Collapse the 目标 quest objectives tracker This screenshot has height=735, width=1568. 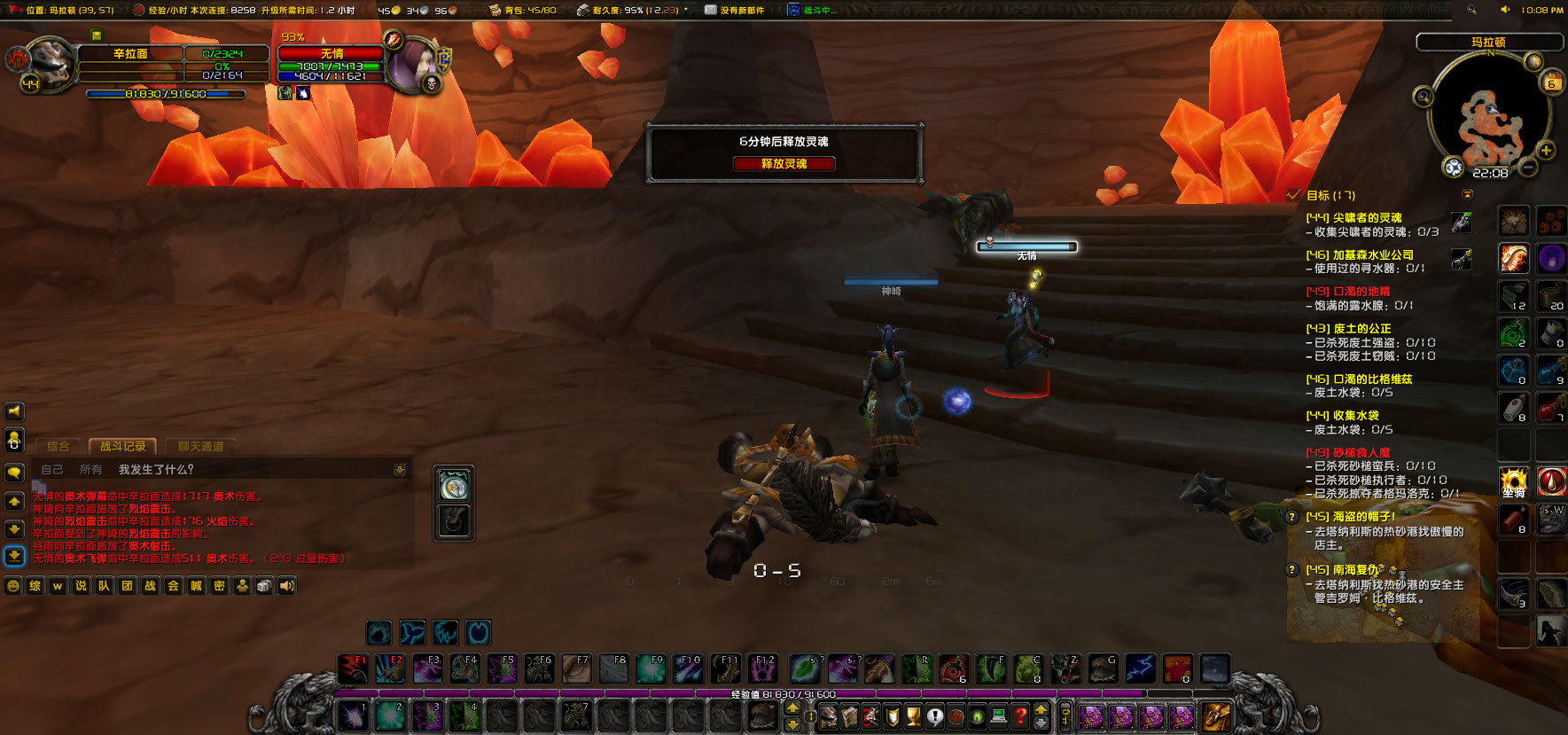click(x=1467, y=194)
